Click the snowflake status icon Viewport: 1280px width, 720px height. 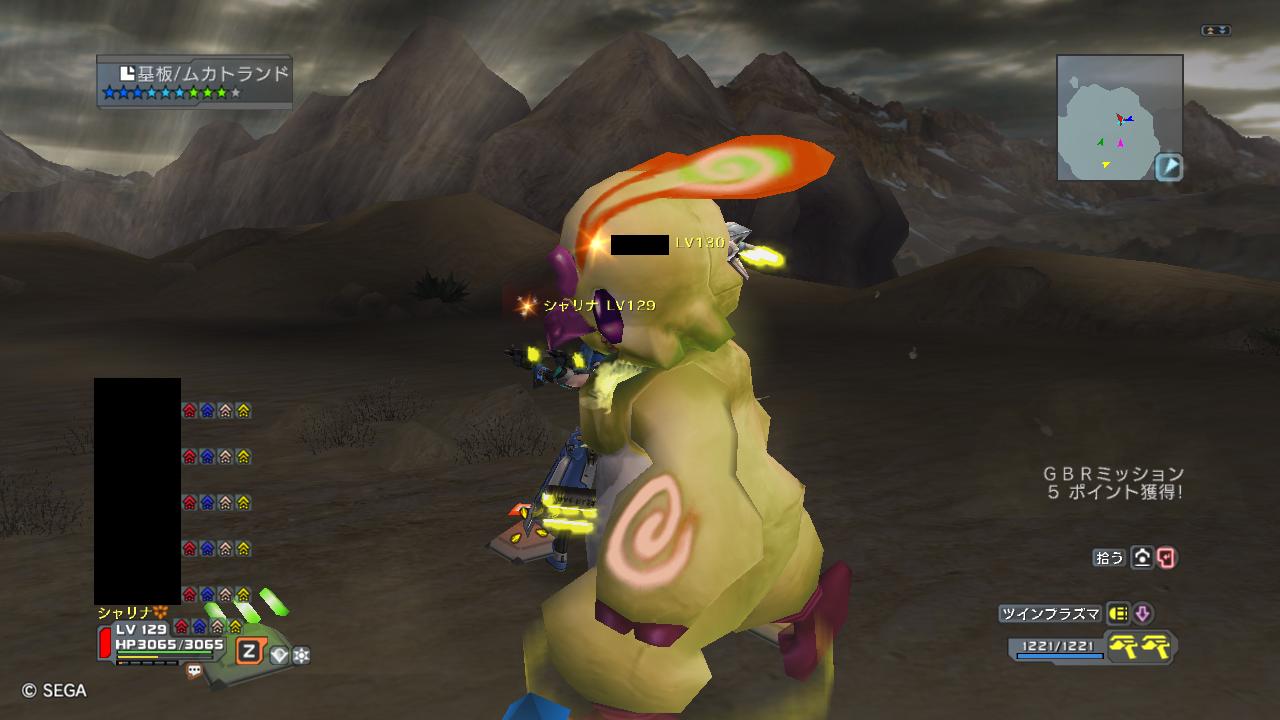(301, 655)
